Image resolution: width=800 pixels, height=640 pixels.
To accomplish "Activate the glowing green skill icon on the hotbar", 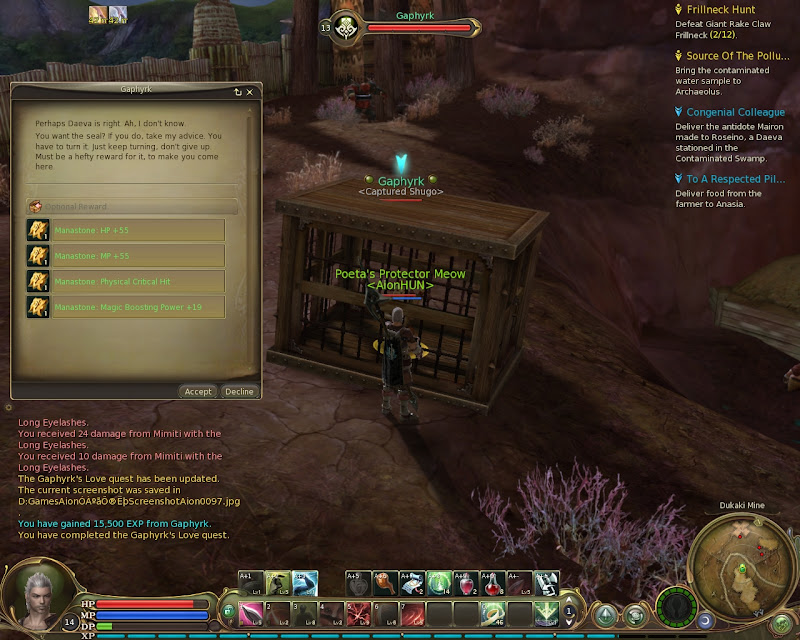I will coord(439,581).
